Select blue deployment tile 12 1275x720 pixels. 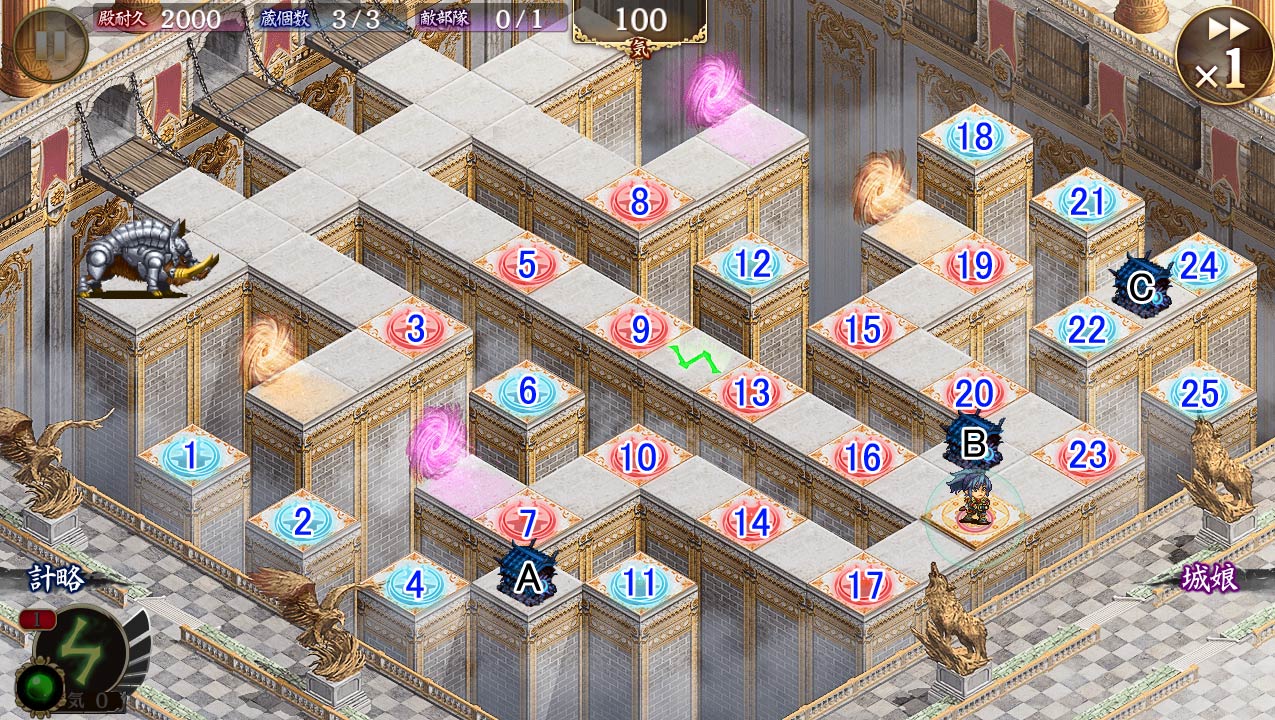tap(752, 265)
